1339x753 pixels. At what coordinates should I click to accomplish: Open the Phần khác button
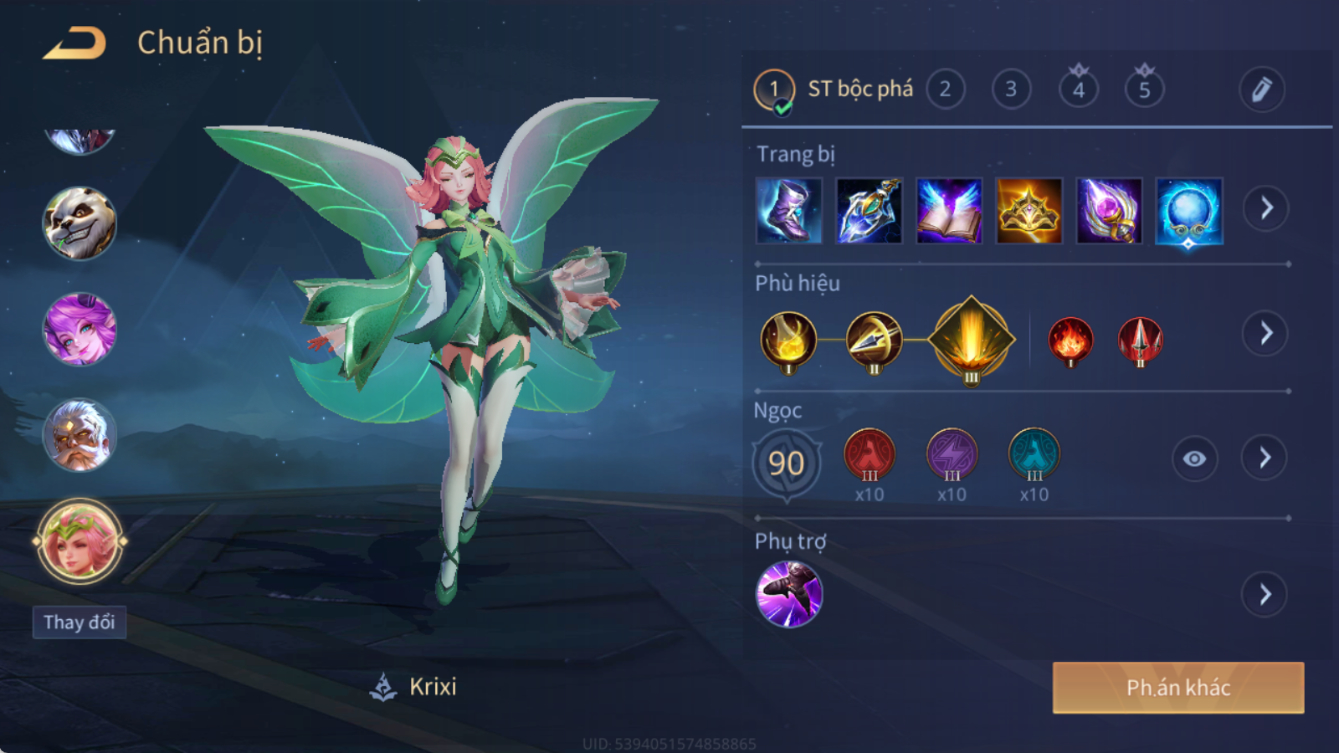pyautogui.click(x=1178, y=688)
